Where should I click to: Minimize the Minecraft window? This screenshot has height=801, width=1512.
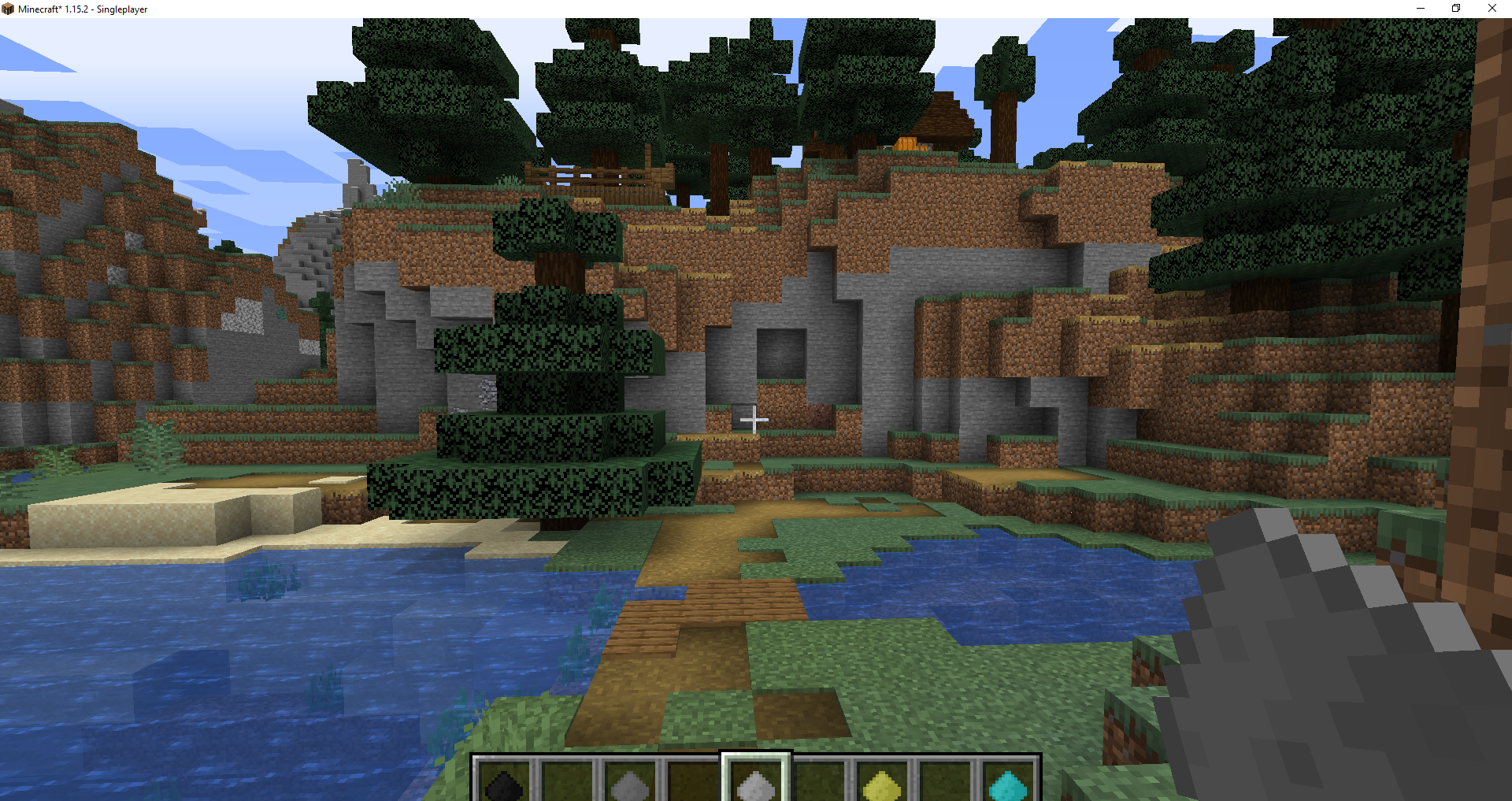(1420, 9)
